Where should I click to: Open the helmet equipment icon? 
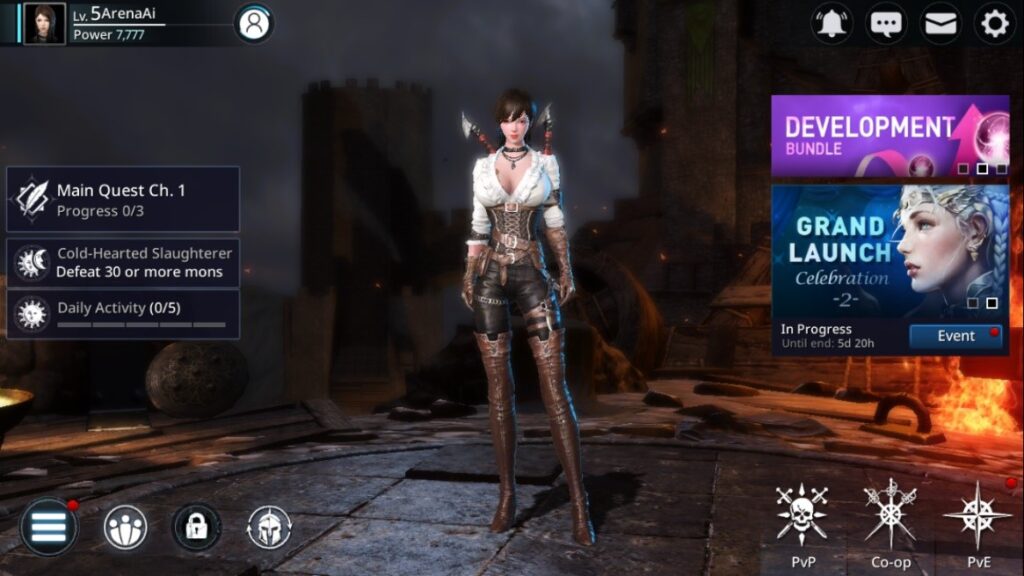pyautogui.click(x=268, y=527)
